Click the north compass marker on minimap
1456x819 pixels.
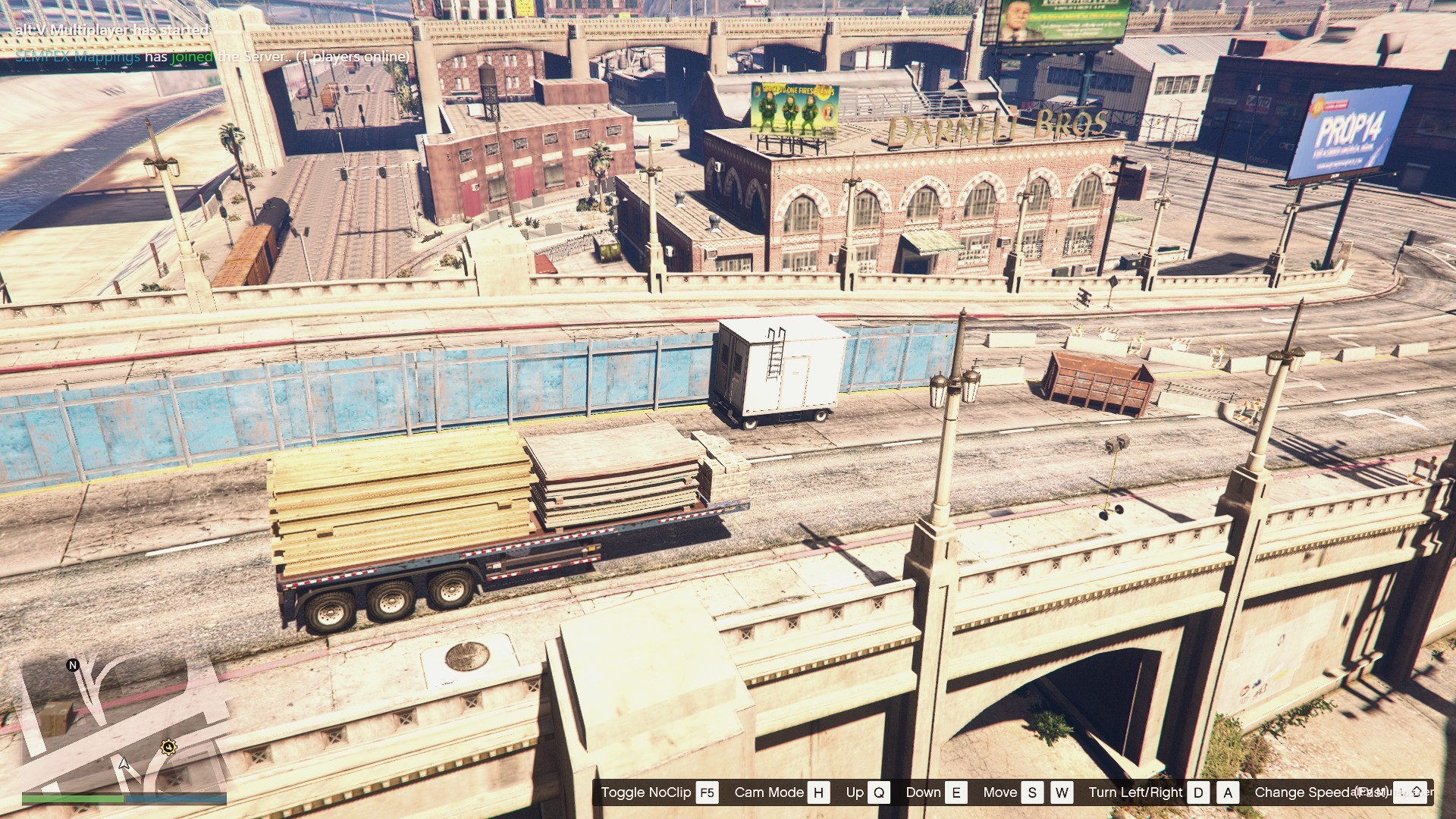(x=73, y=665)
